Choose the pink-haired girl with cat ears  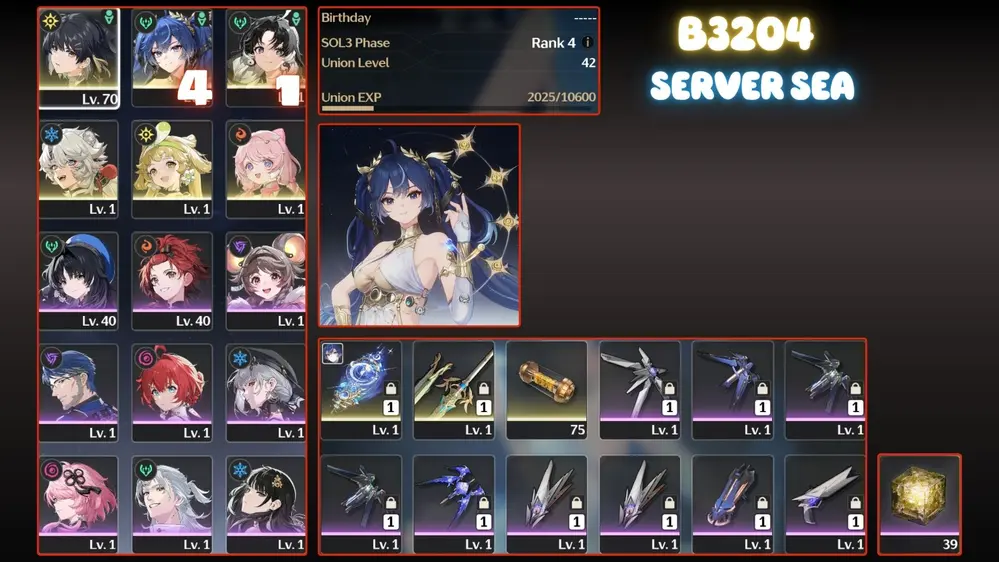pyautogui.click(x=265, y=169)
